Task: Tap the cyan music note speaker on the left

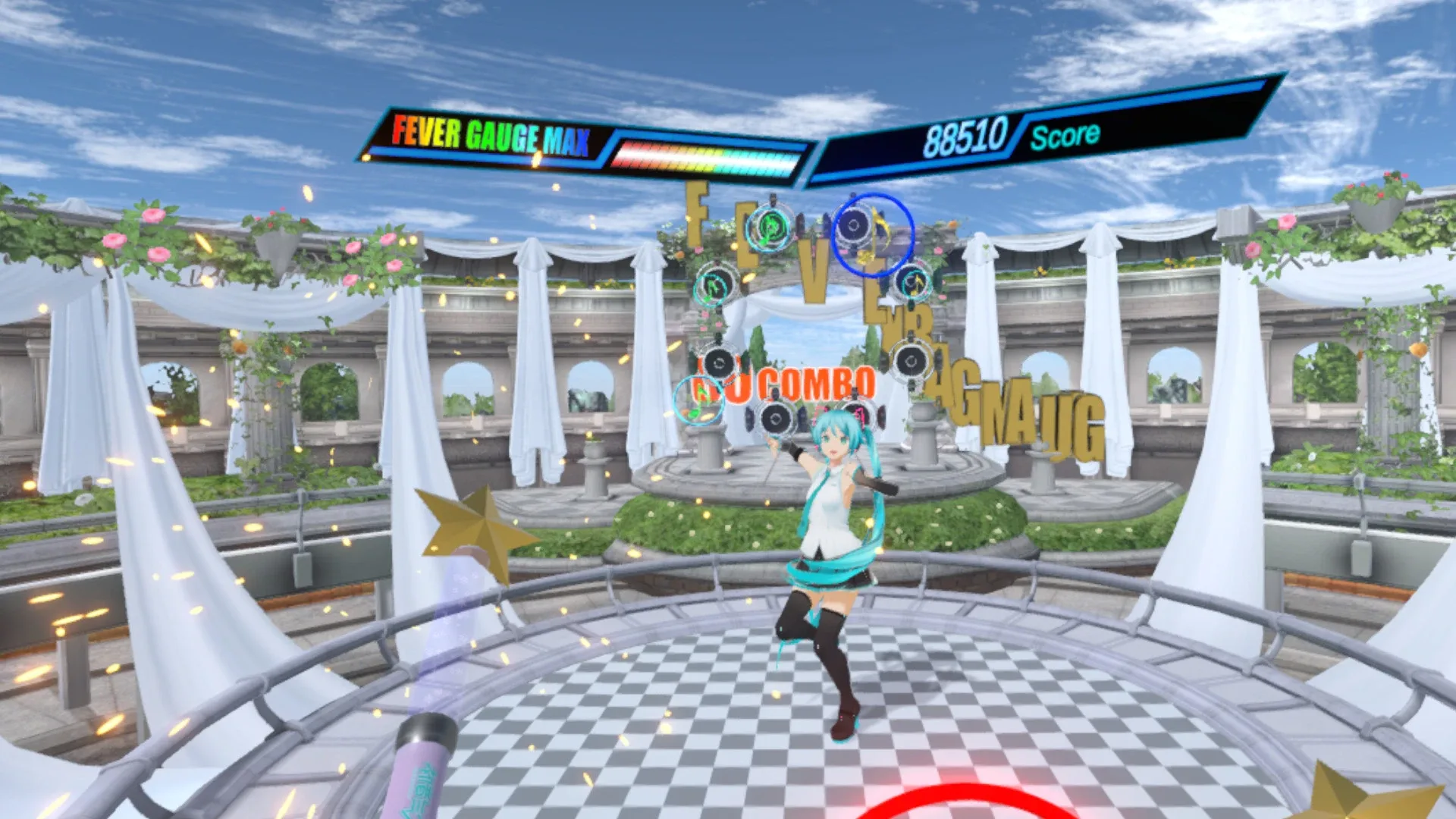Action: [x=714, y=288]
